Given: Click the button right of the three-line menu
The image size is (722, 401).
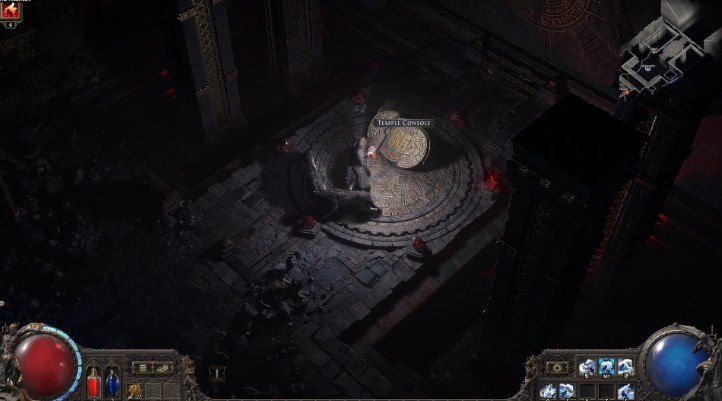Looking at the screenshot, I should 163,368.
